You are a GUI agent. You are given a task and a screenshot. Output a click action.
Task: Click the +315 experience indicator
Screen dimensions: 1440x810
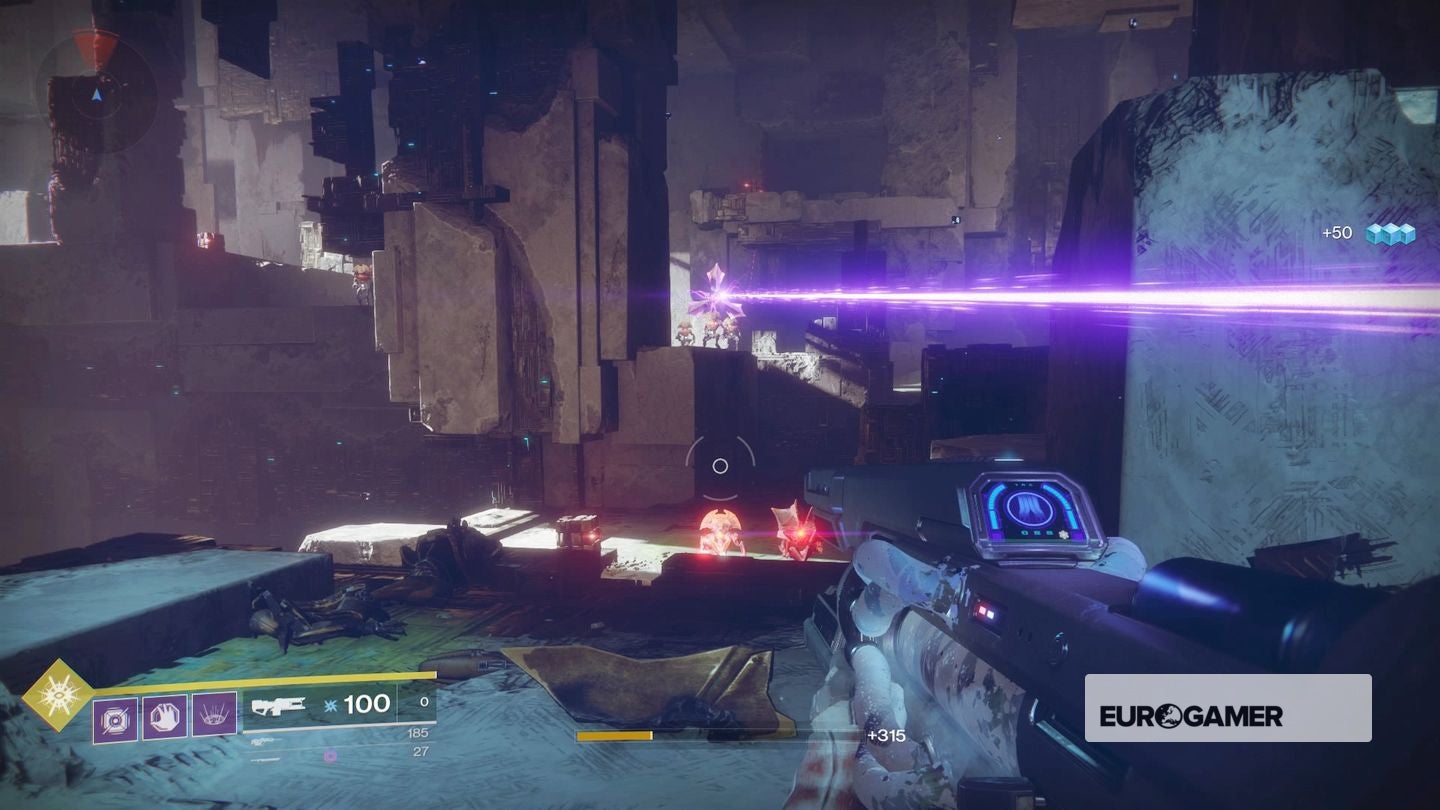(887, 733)
